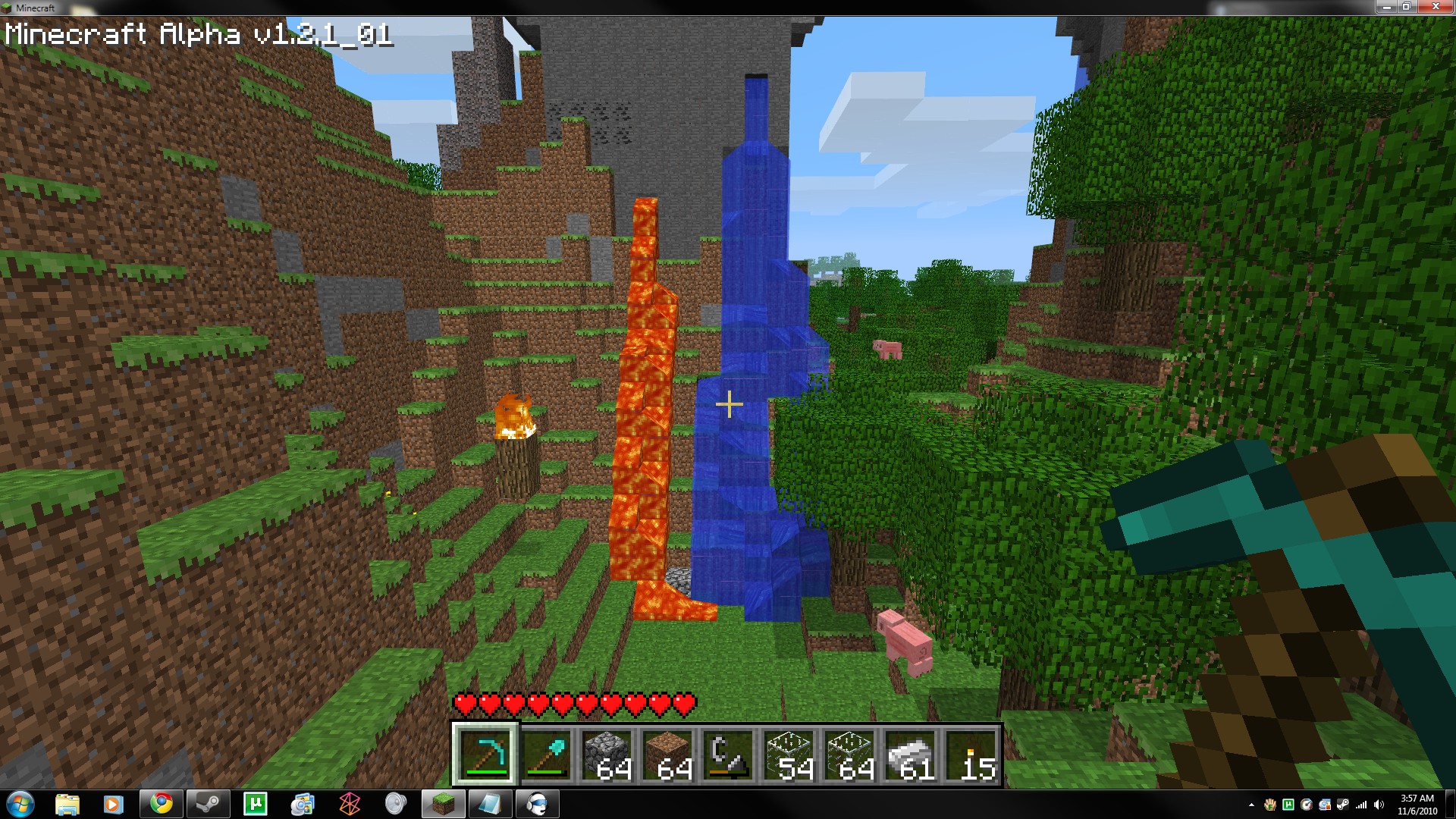Select the iron ingot stack of 61

coord(910,754)
